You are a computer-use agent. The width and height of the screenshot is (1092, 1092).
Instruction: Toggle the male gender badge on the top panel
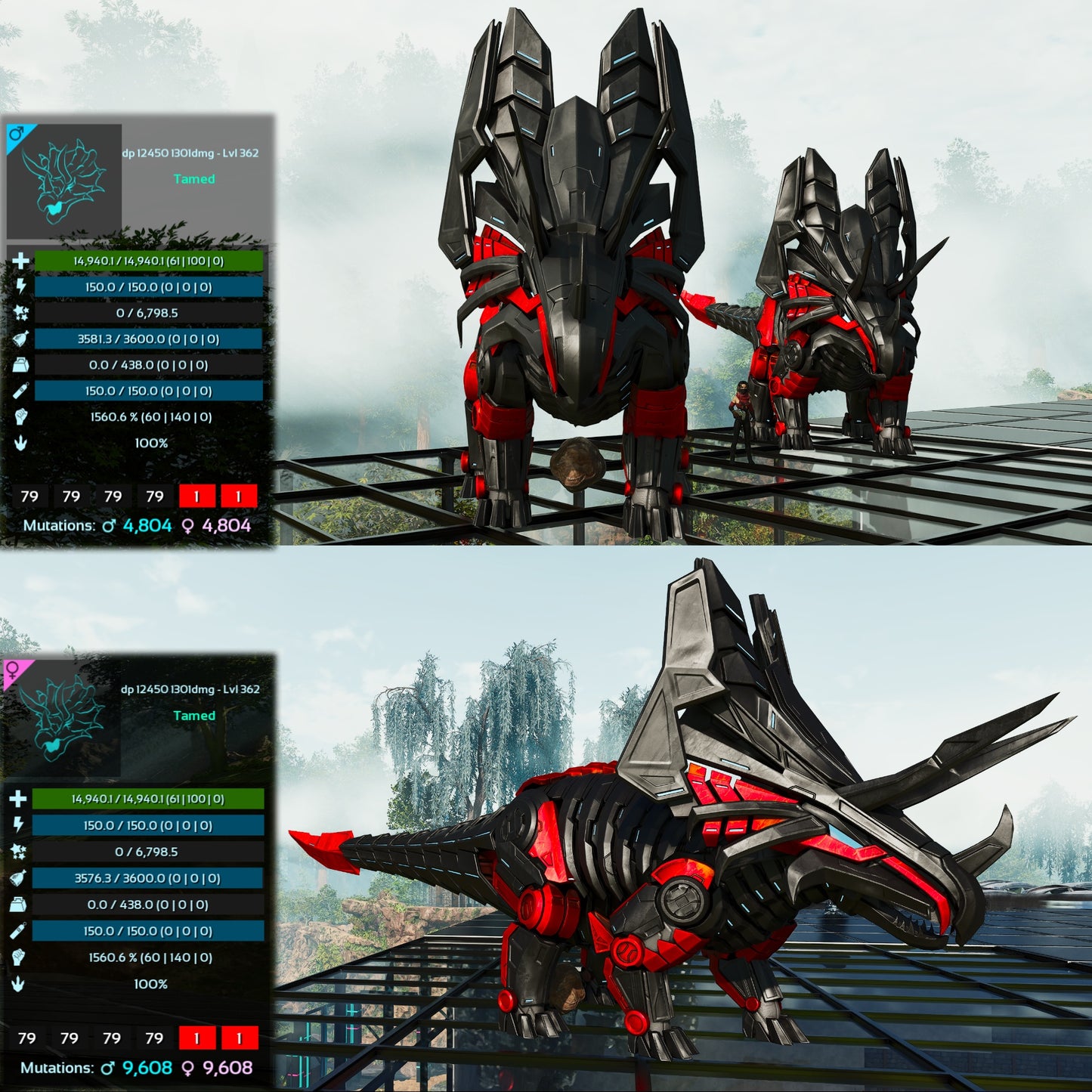(x=17, y=135)
